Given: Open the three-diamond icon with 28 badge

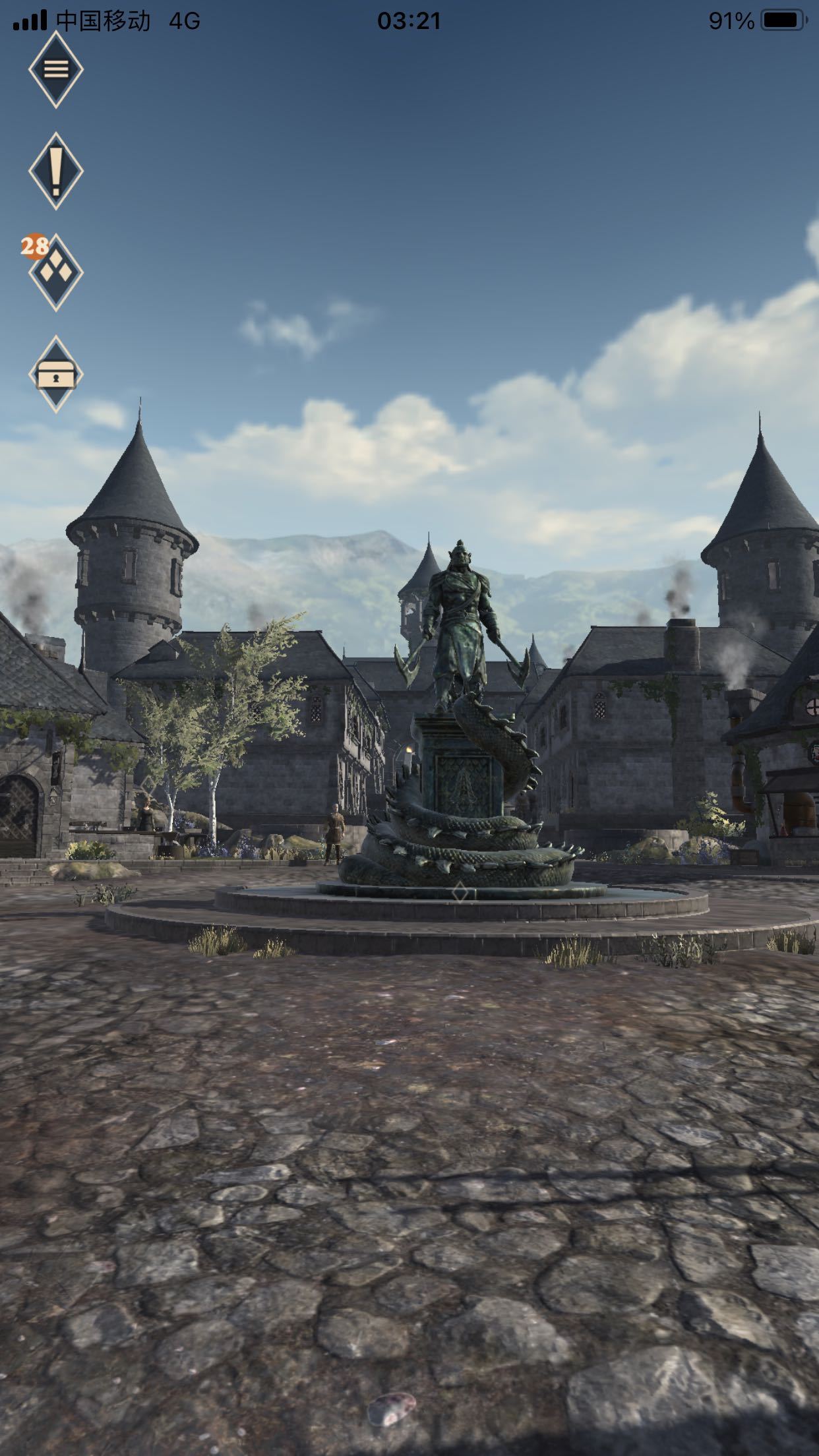Looking at the screenshot, I should coord(56,272).
